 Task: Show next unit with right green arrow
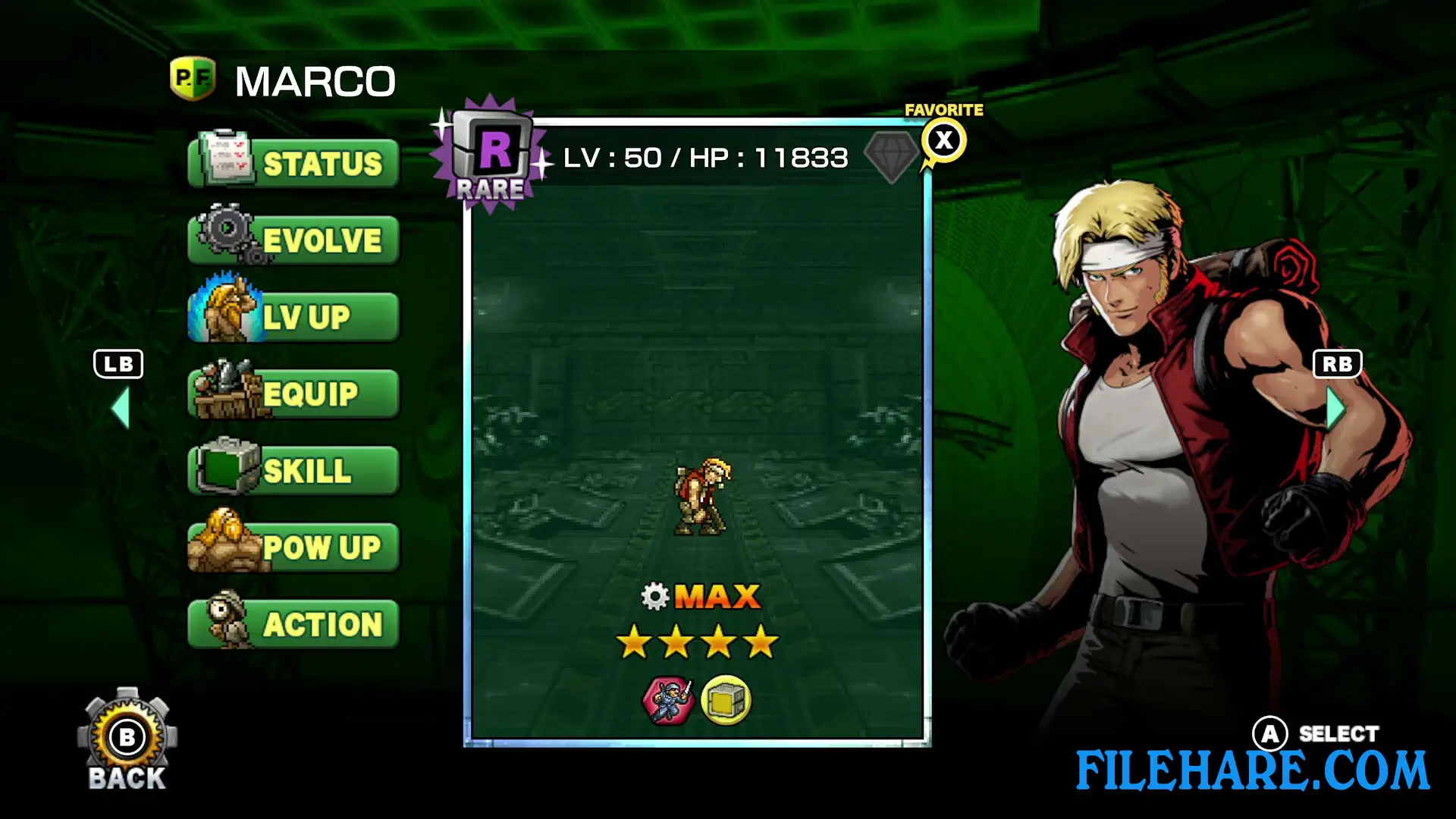pyautogui.click(x=1335, y=409)
